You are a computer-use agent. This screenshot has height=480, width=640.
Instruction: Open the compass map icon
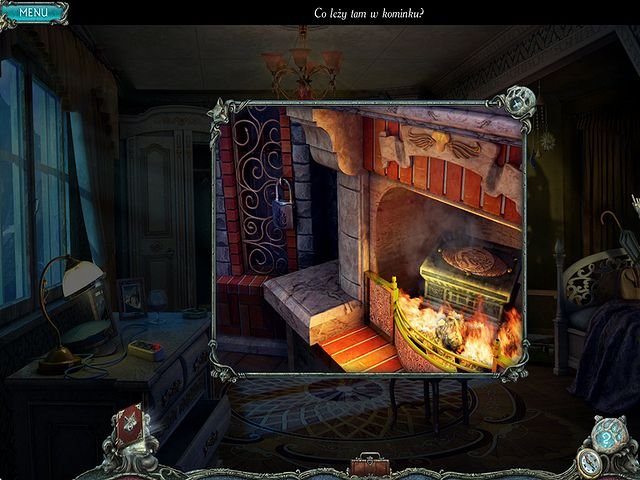point(590,461)
